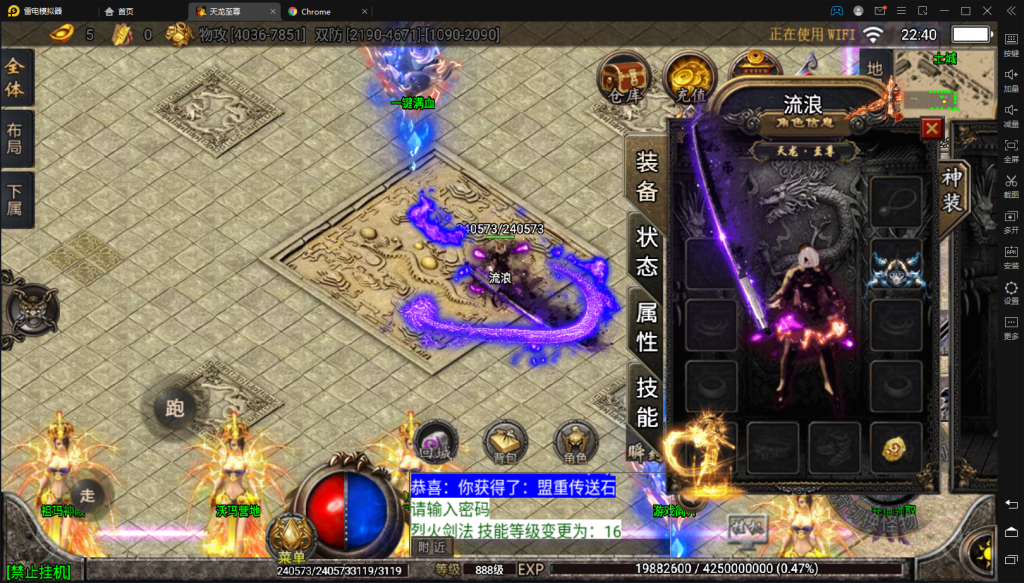This screenshot has height=583, width=1024.
Task: Close the character info panel
Action: pos(931,129)
